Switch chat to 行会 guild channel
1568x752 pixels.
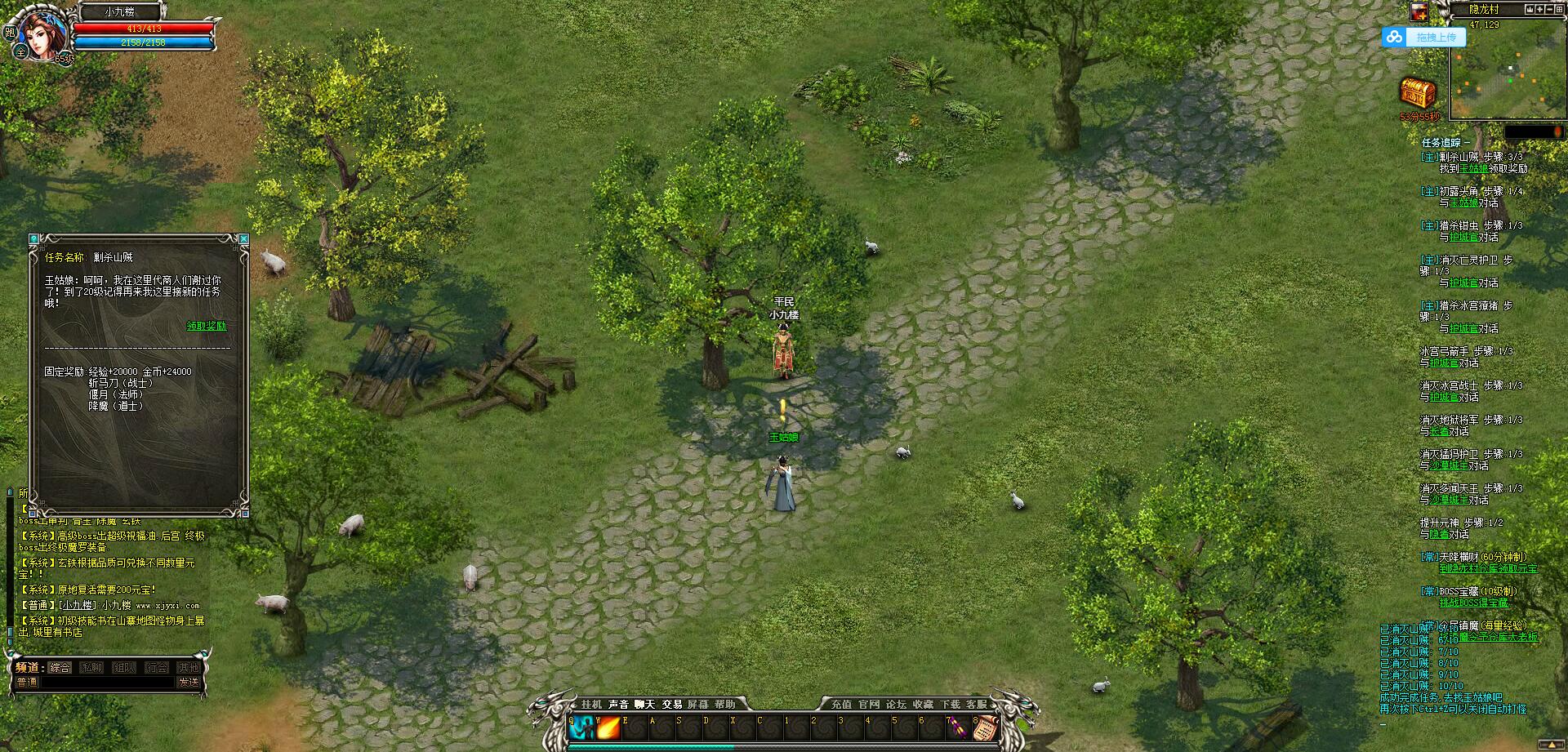click(x=157, y=667)
